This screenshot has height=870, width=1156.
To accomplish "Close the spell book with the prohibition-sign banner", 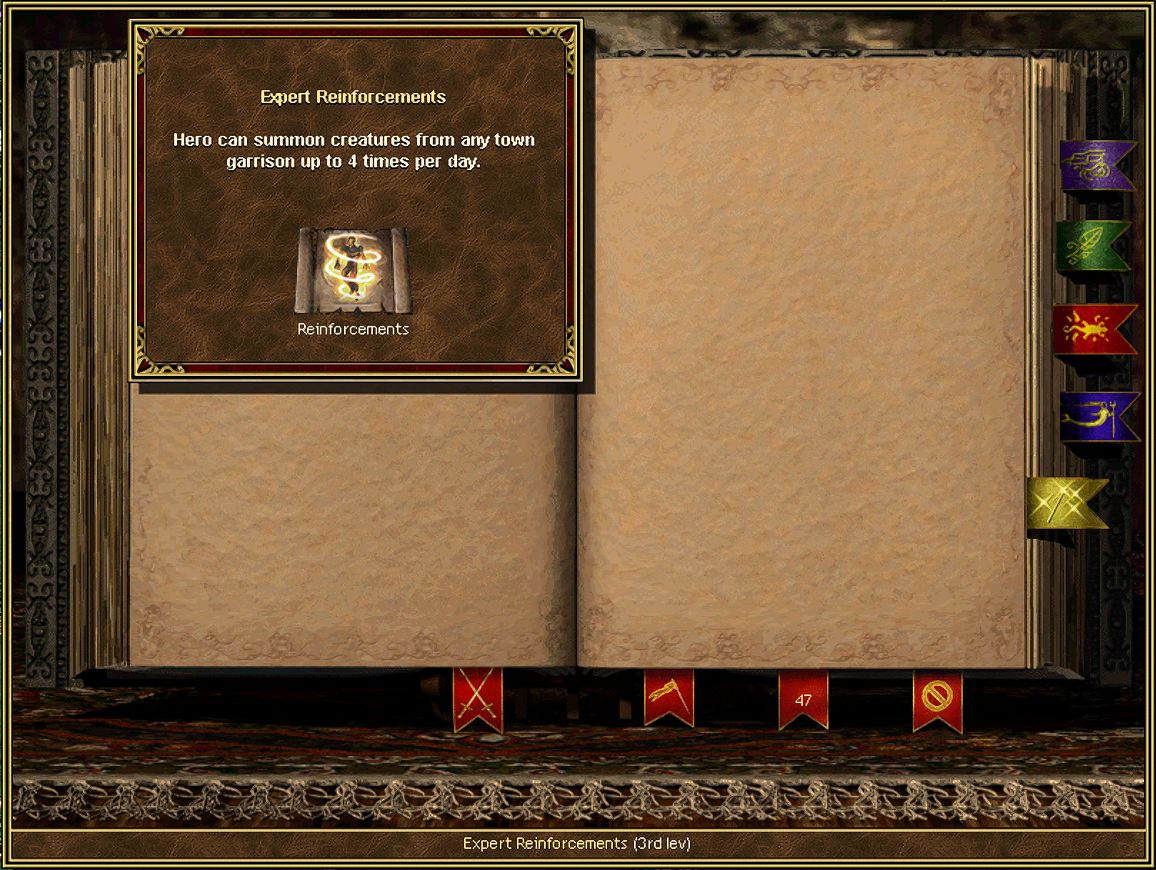I will coord(937,699).
